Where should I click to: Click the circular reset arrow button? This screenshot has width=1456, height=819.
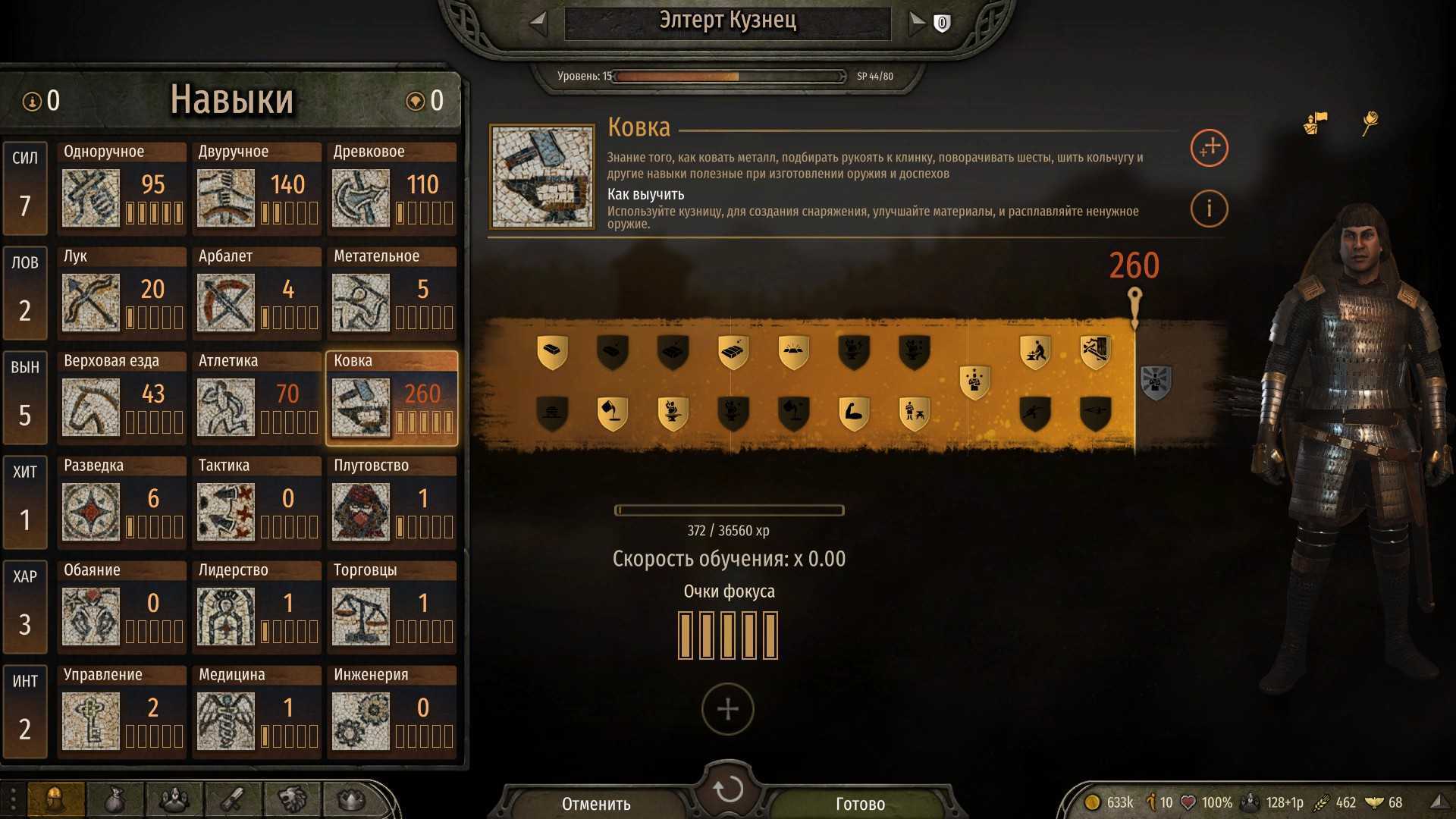[x=728, y=789]
